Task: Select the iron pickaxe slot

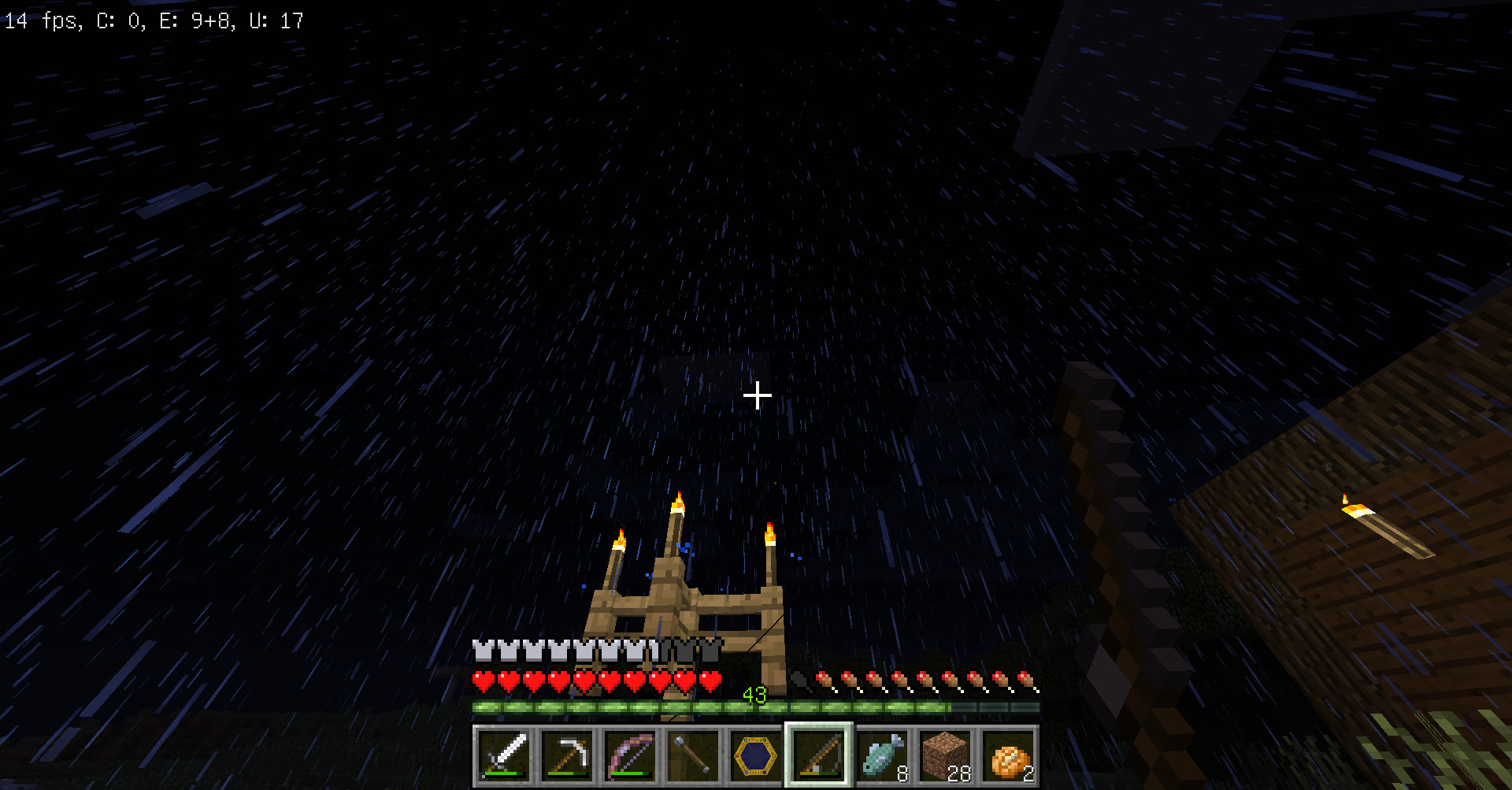Action: [567, 756]
